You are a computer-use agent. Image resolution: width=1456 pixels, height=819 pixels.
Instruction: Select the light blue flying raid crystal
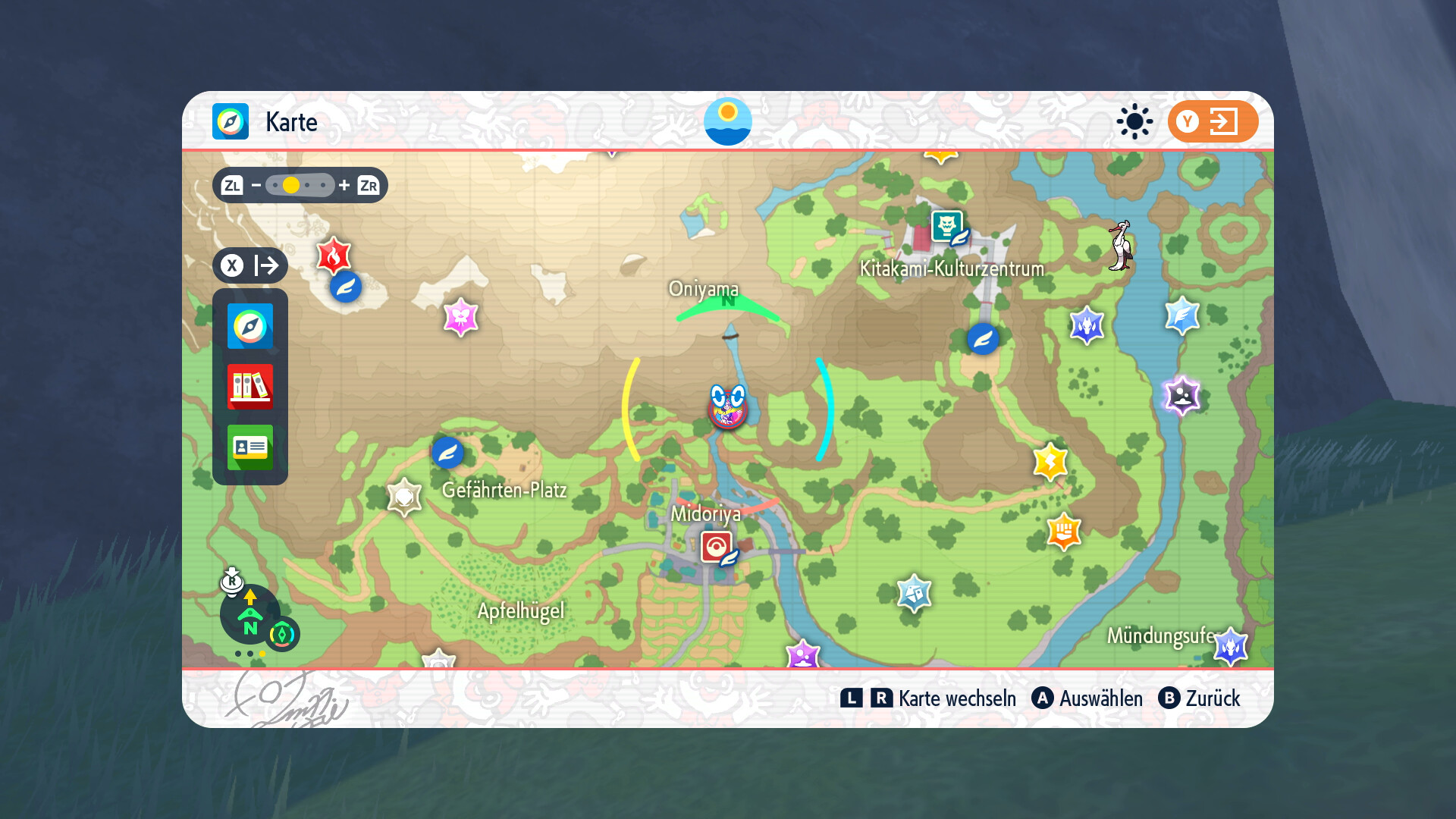[x=1182, y=315]
